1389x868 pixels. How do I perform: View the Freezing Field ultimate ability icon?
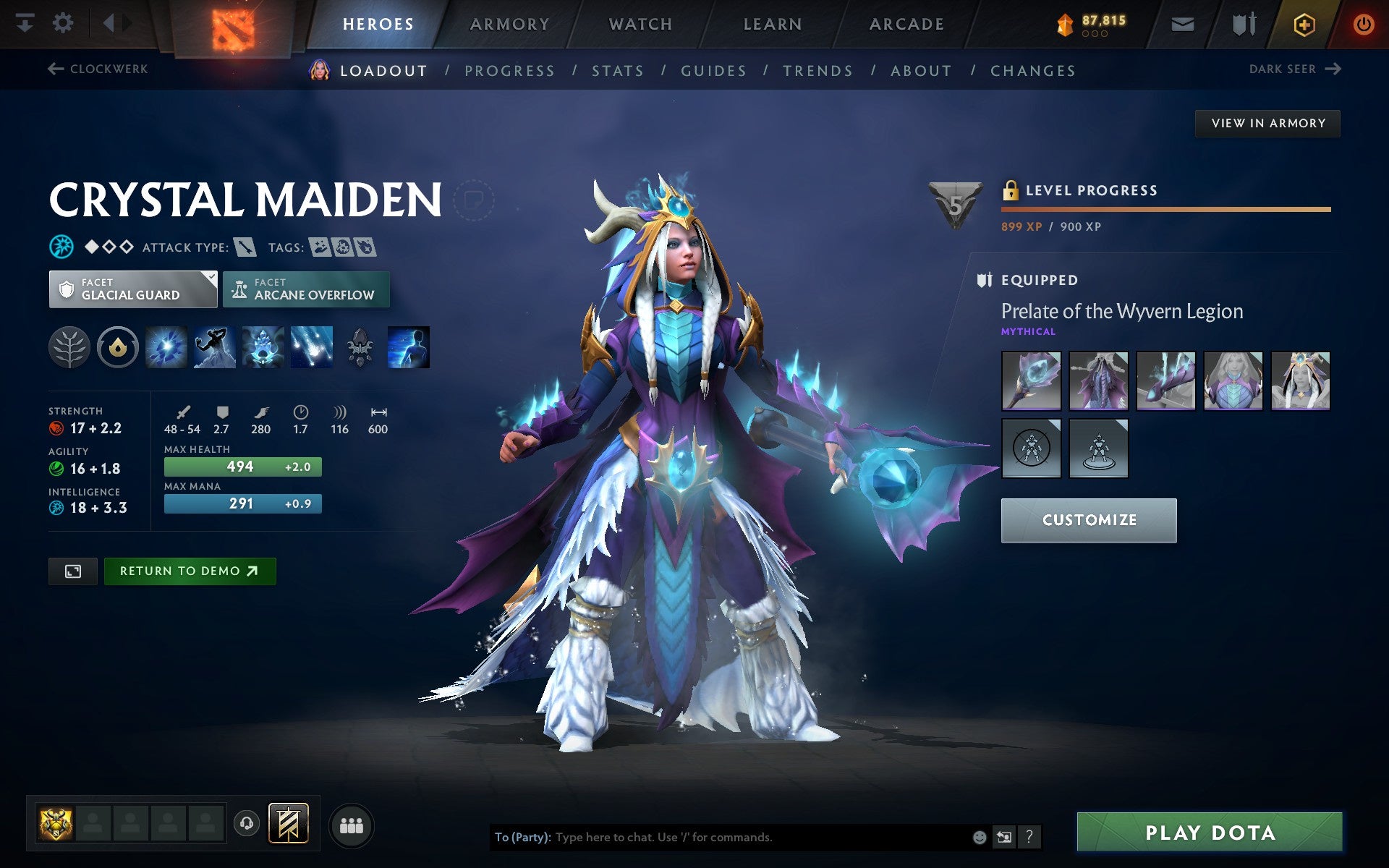311,346
